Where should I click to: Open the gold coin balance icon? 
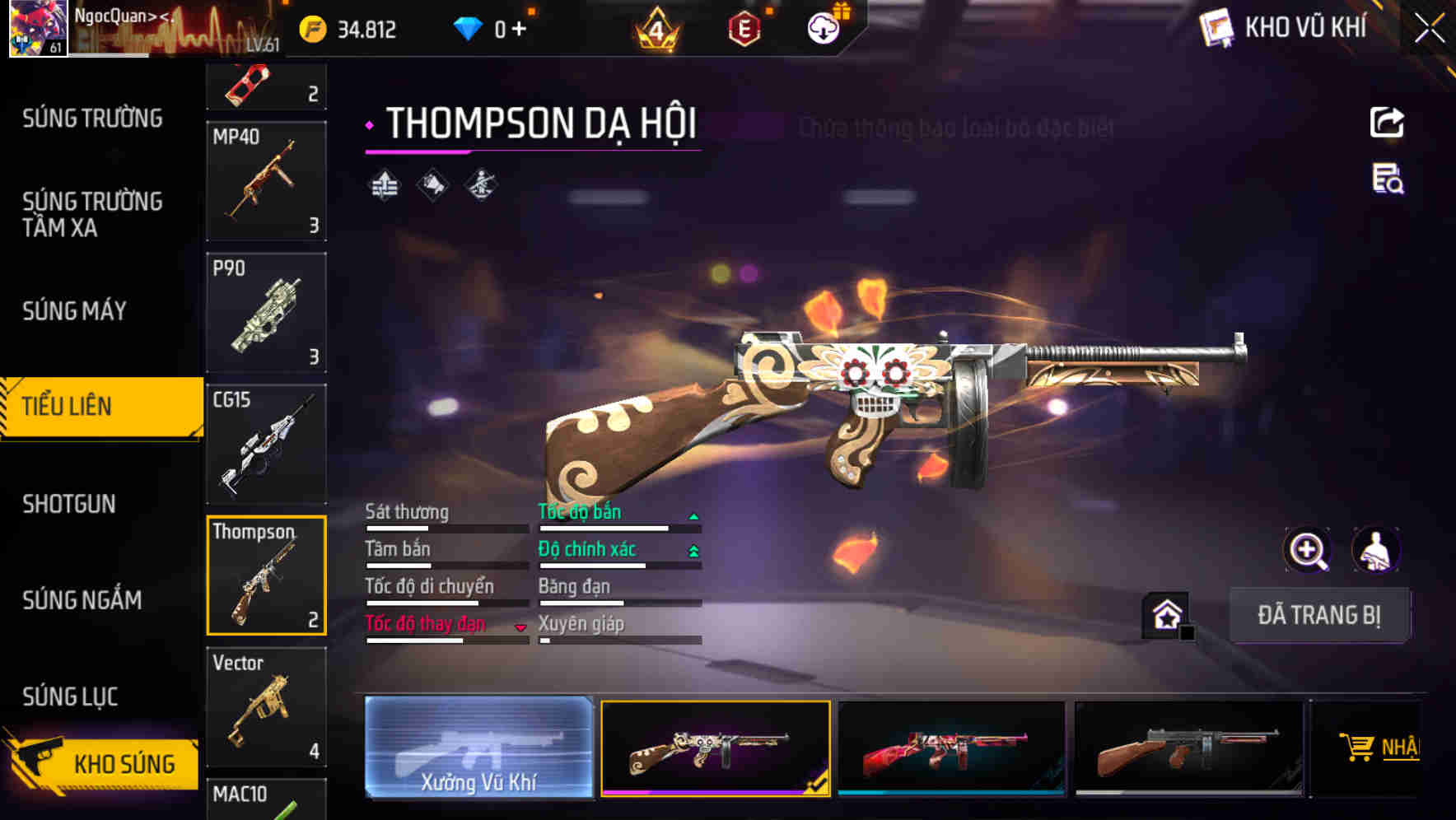[311, 28]
